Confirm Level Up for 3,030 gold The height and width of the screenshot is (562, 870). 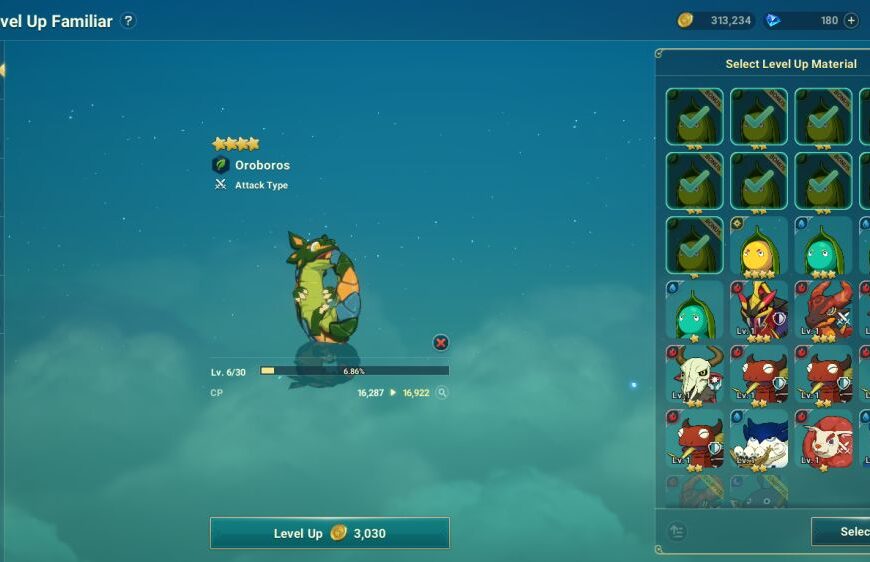(x=329, y=533)
